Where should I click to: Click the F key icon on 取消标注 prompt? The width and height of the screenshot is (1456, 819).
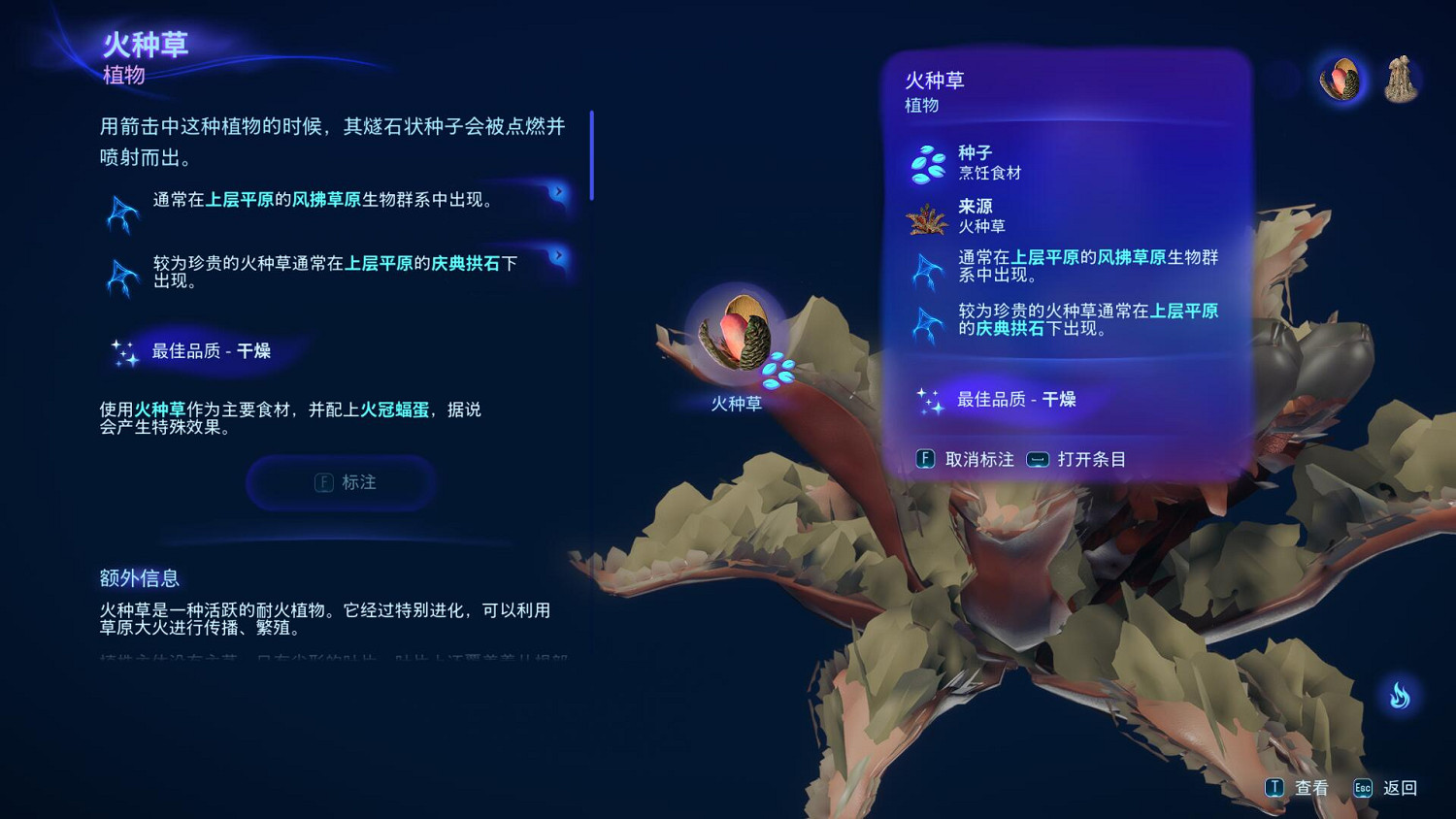click(x=925, y=459)
